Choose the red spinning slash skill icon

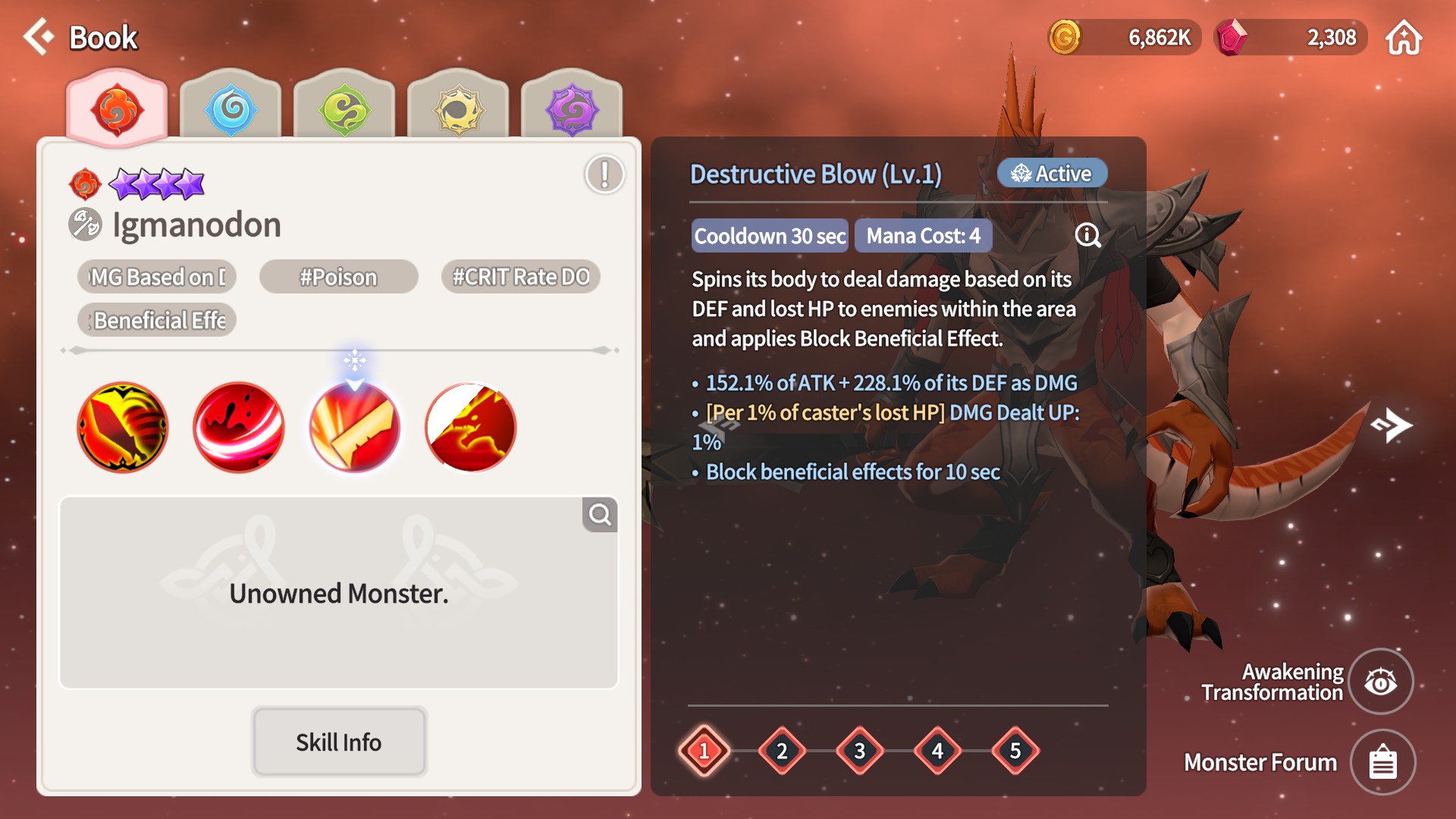pyautogui.click(x=239, y=427)
